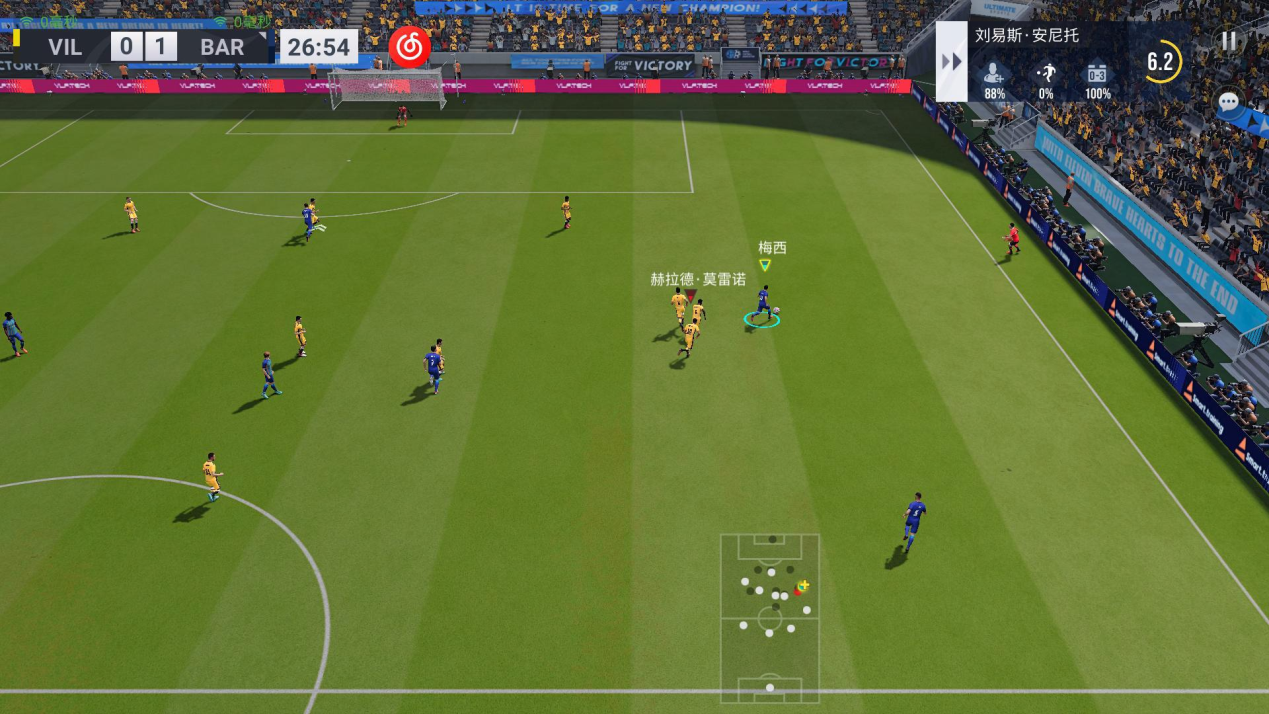Open the chat bubble
The image size is (1269, 714).
[1229, 102]
